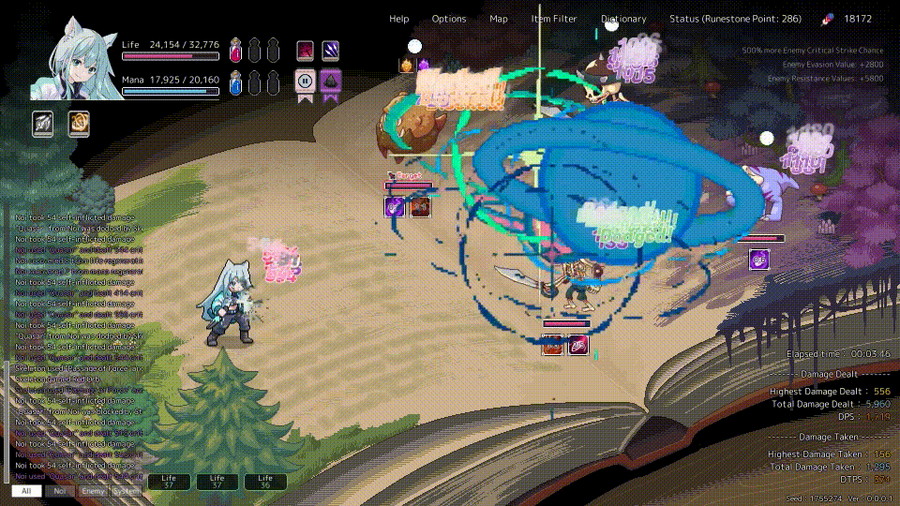This screenshot has height=506, width=900.
Task: Activate the silver slash skill icon
Action: tap(43, 123)
